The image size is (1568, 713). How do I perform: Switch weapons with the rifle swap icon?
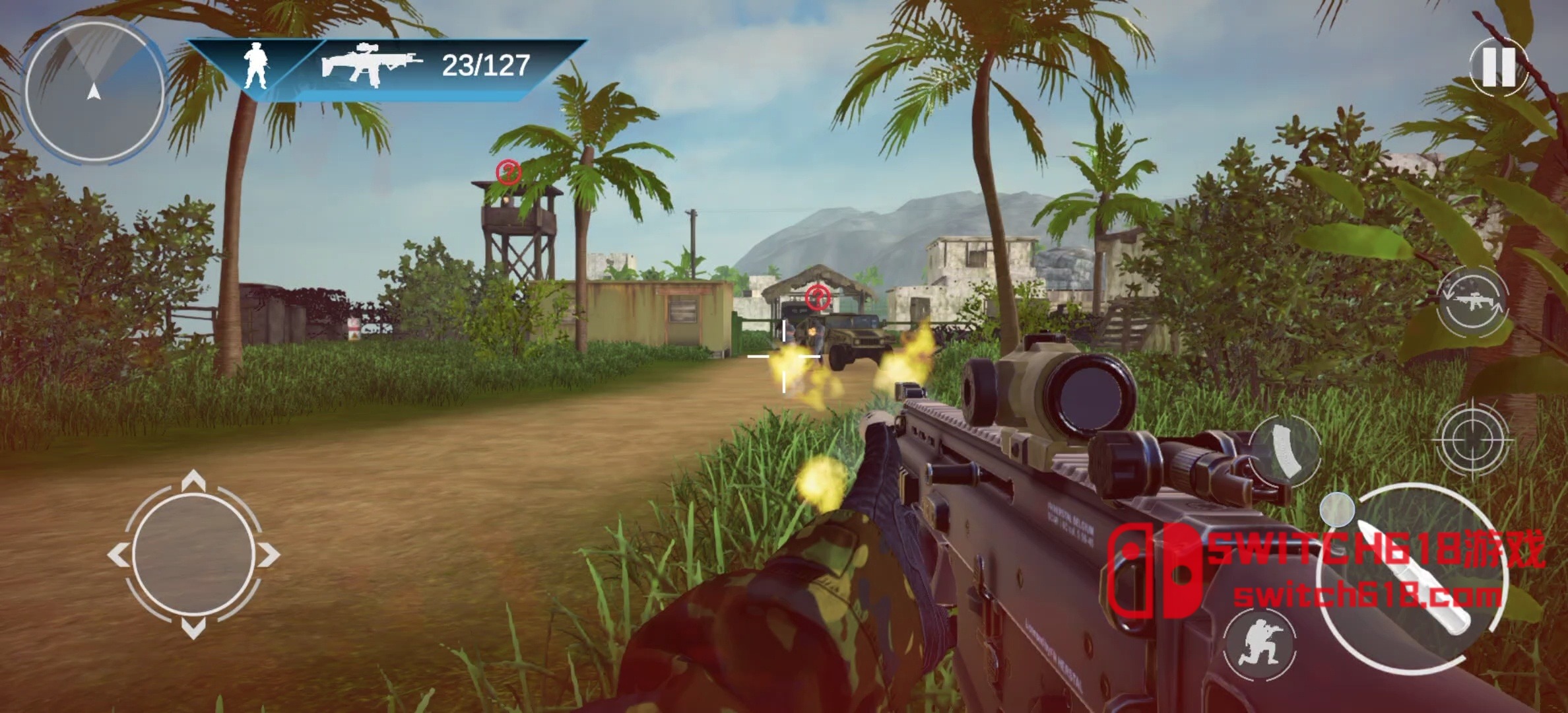pyautogui.click(x=1473, y=303)
